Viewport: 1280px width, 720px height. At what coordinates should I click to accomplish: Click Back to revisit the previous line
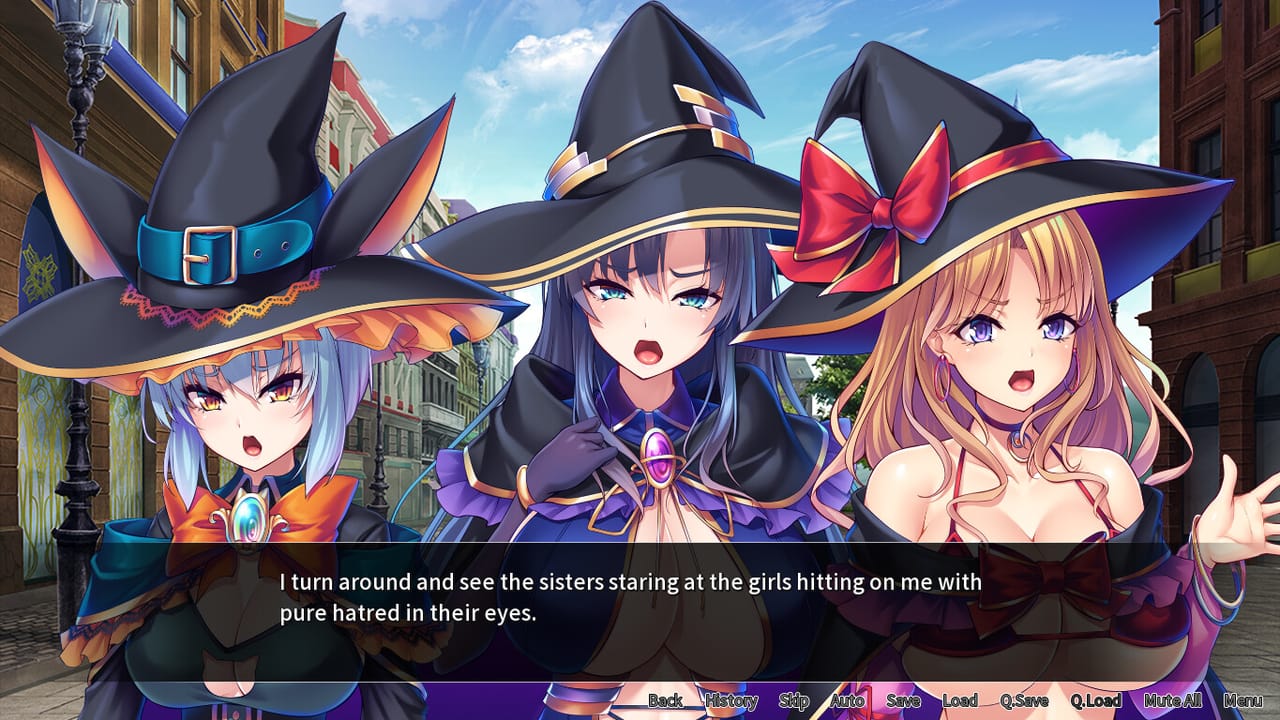(x=664, y=701)
